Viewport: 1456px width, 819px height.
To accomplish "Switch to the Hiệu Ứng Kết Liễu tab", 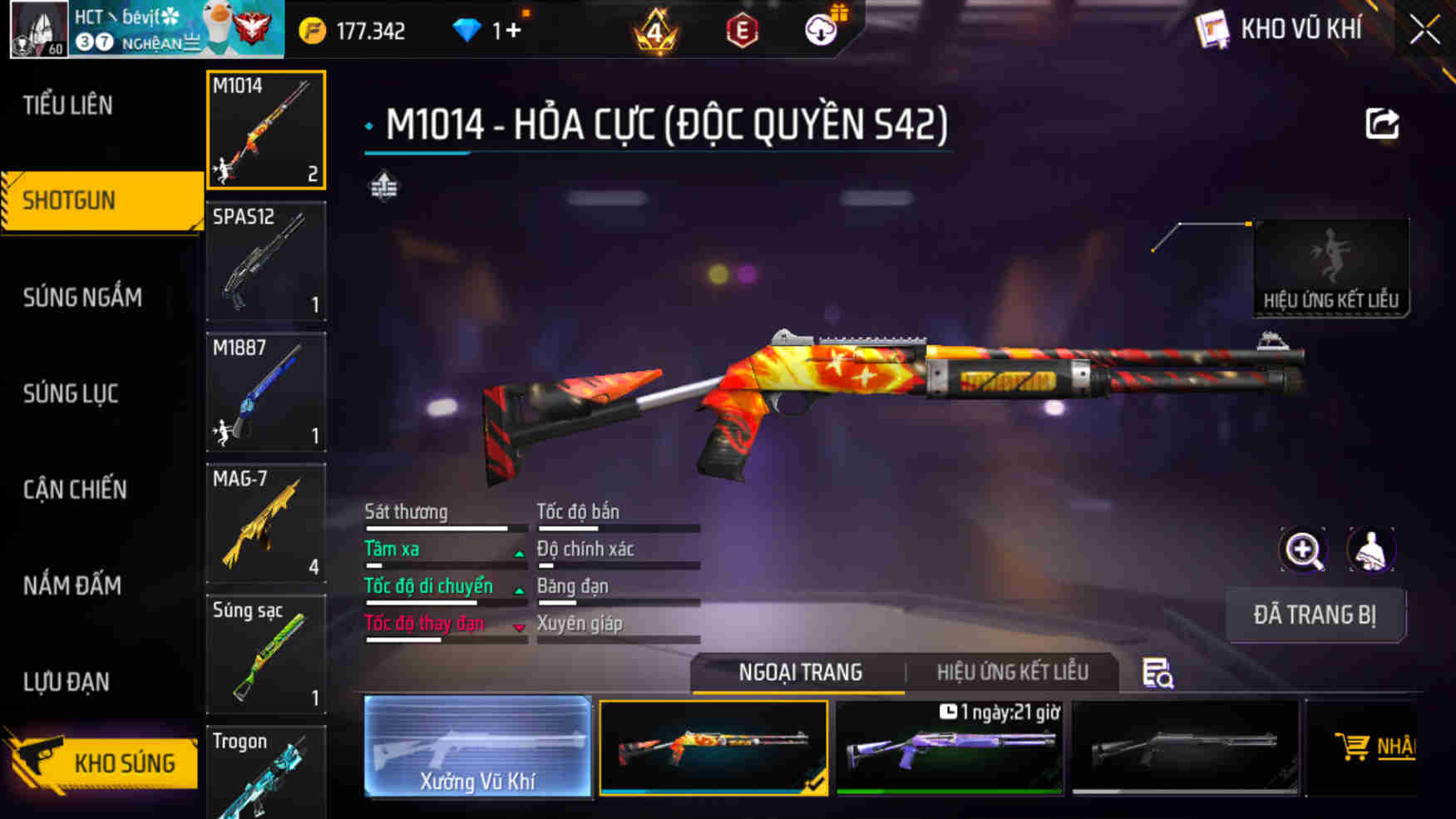I will [1012, 672].
